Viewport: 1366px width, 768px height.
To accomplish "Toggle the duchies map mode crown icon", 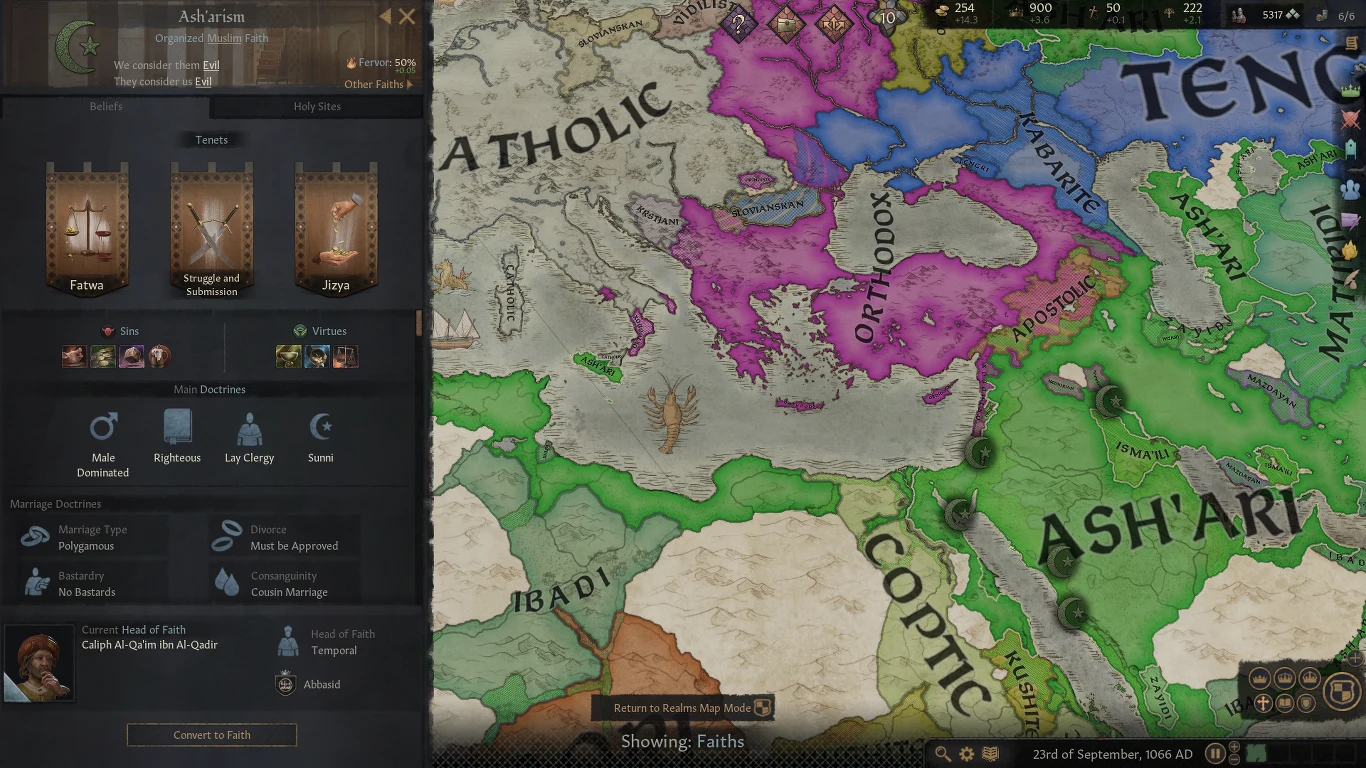I will (x=1308, y=678).
